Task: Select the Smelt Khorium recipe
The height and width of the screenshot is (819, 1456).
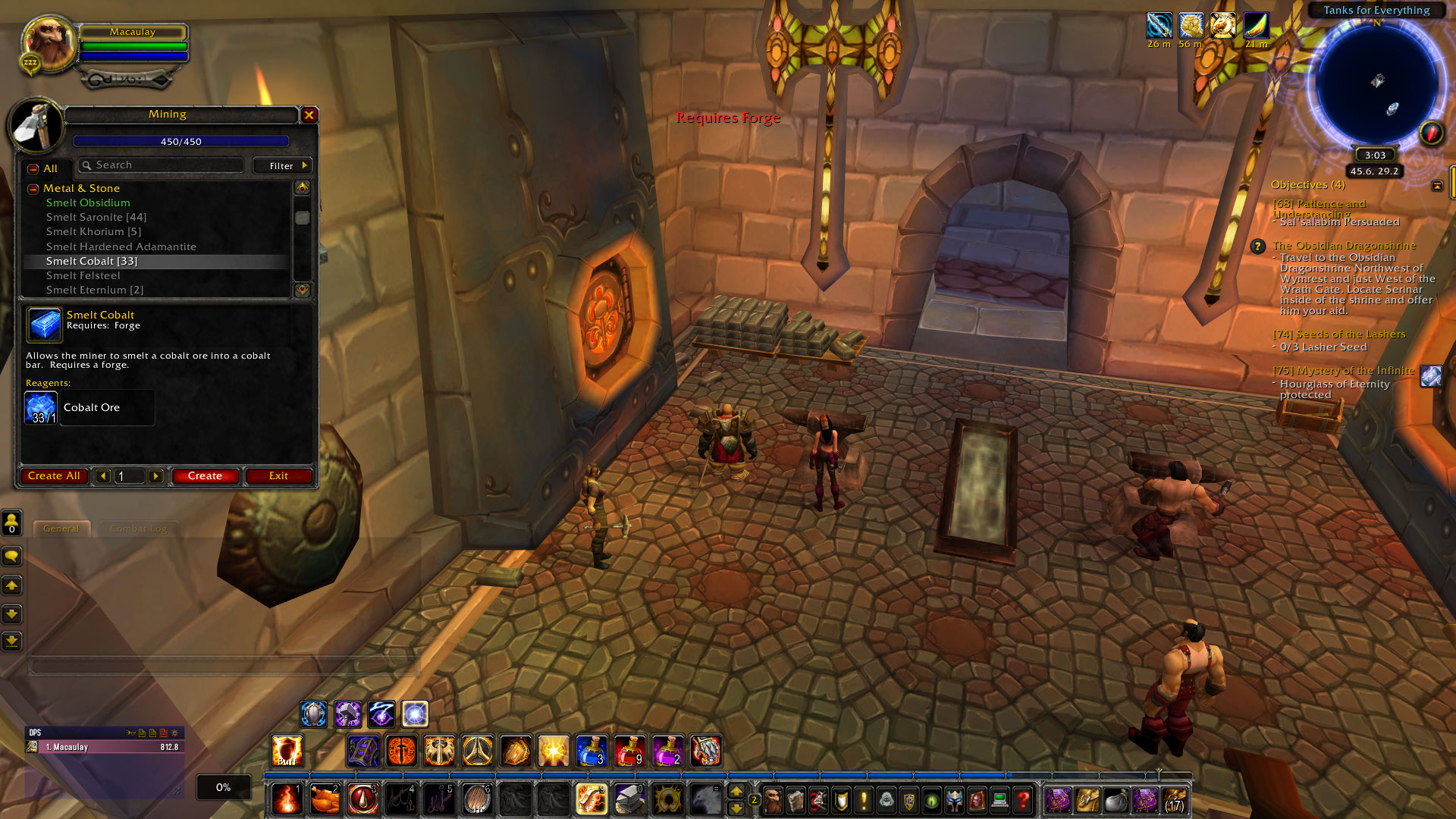Action: point(94,231)
